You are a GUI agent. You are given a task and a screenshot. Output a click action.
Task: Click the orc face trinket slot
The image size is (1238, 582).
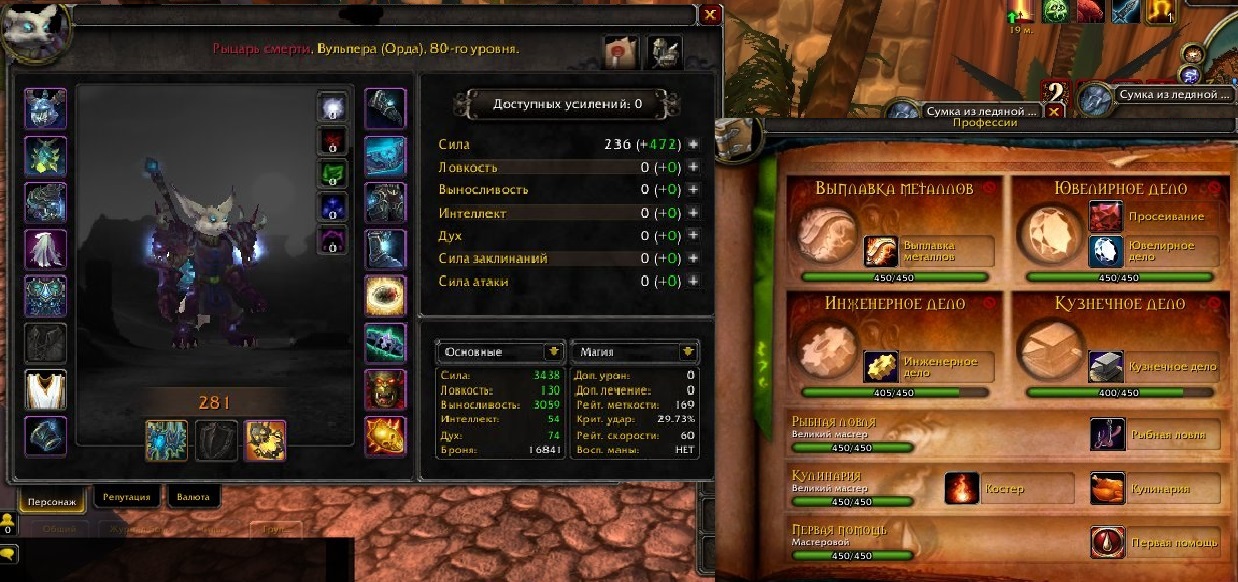(385, 389)
